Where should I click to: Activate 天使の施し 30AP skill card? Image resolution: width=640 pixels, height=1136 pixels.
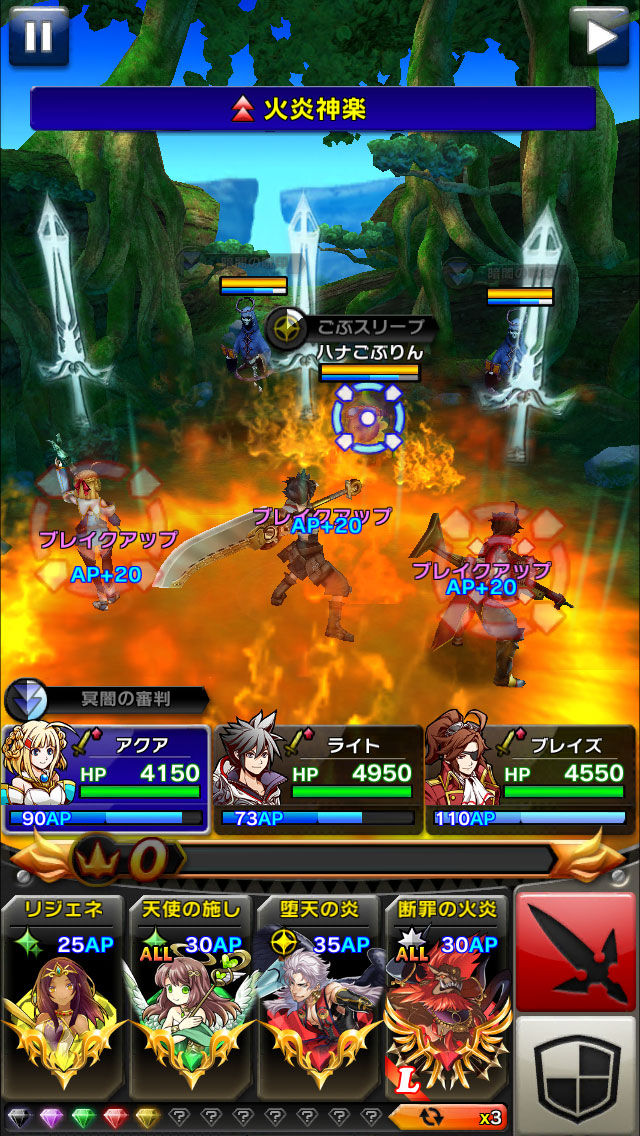[191, 995]
